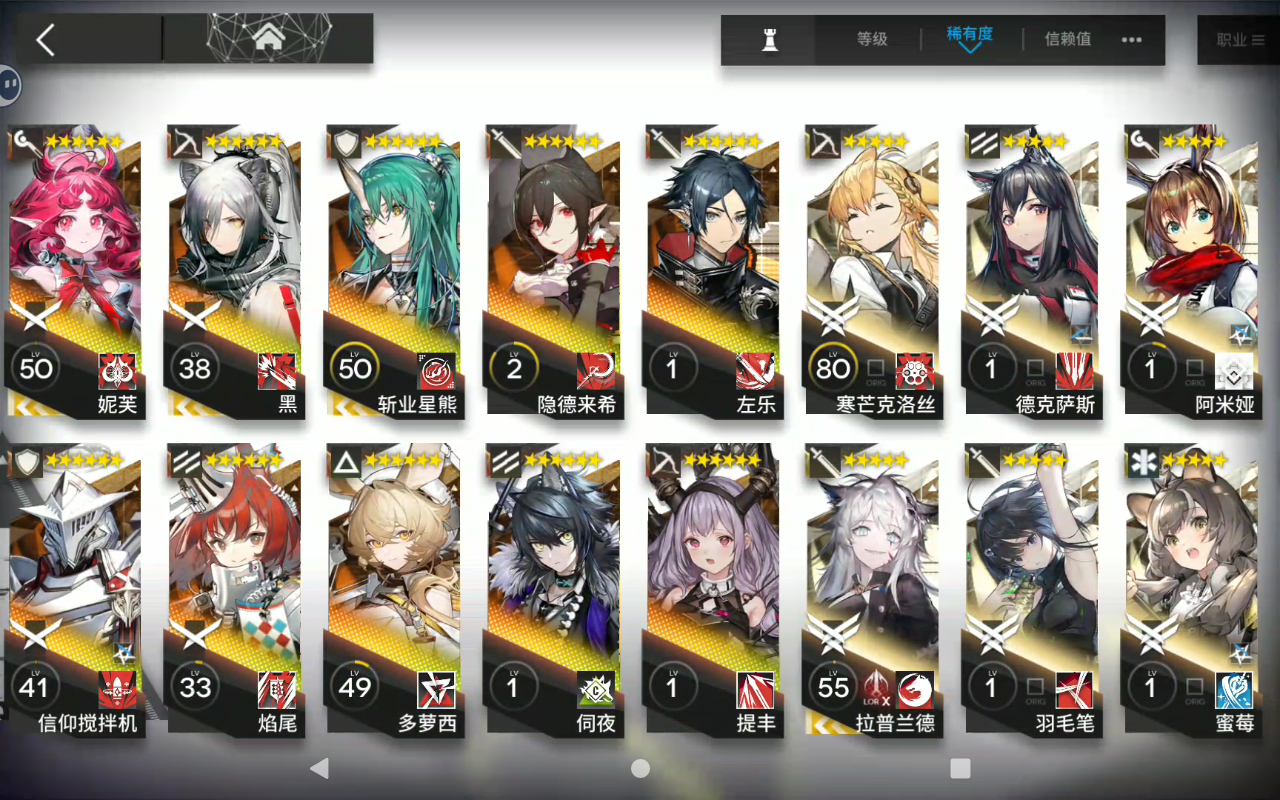The width and height of the screenshot is (1280, 800).
Task: Tap the Android recent apps square
Action: click(x=957, y=766)
